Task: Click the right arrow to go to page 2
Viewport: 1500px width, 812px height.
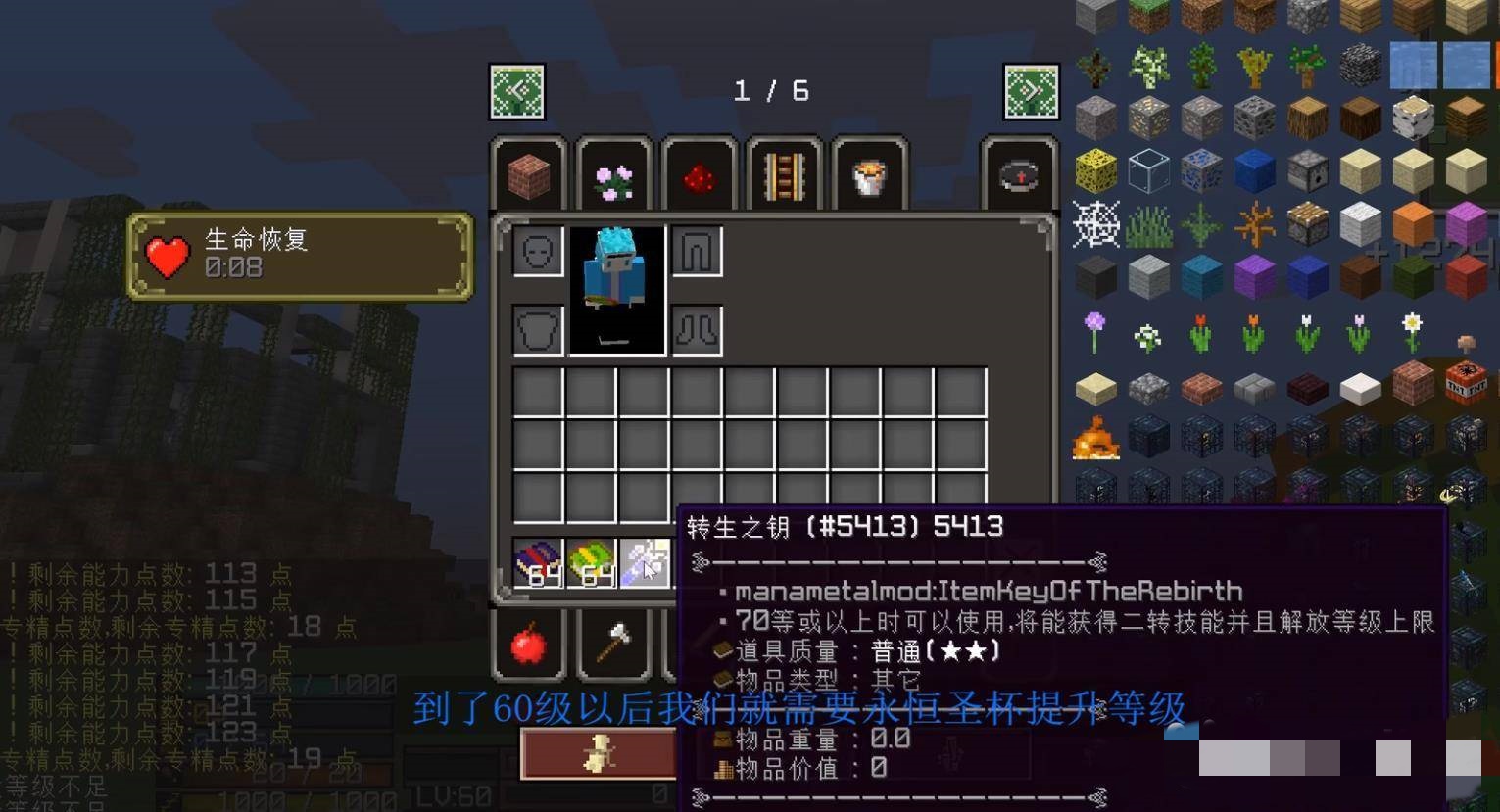Action: 1030,91
